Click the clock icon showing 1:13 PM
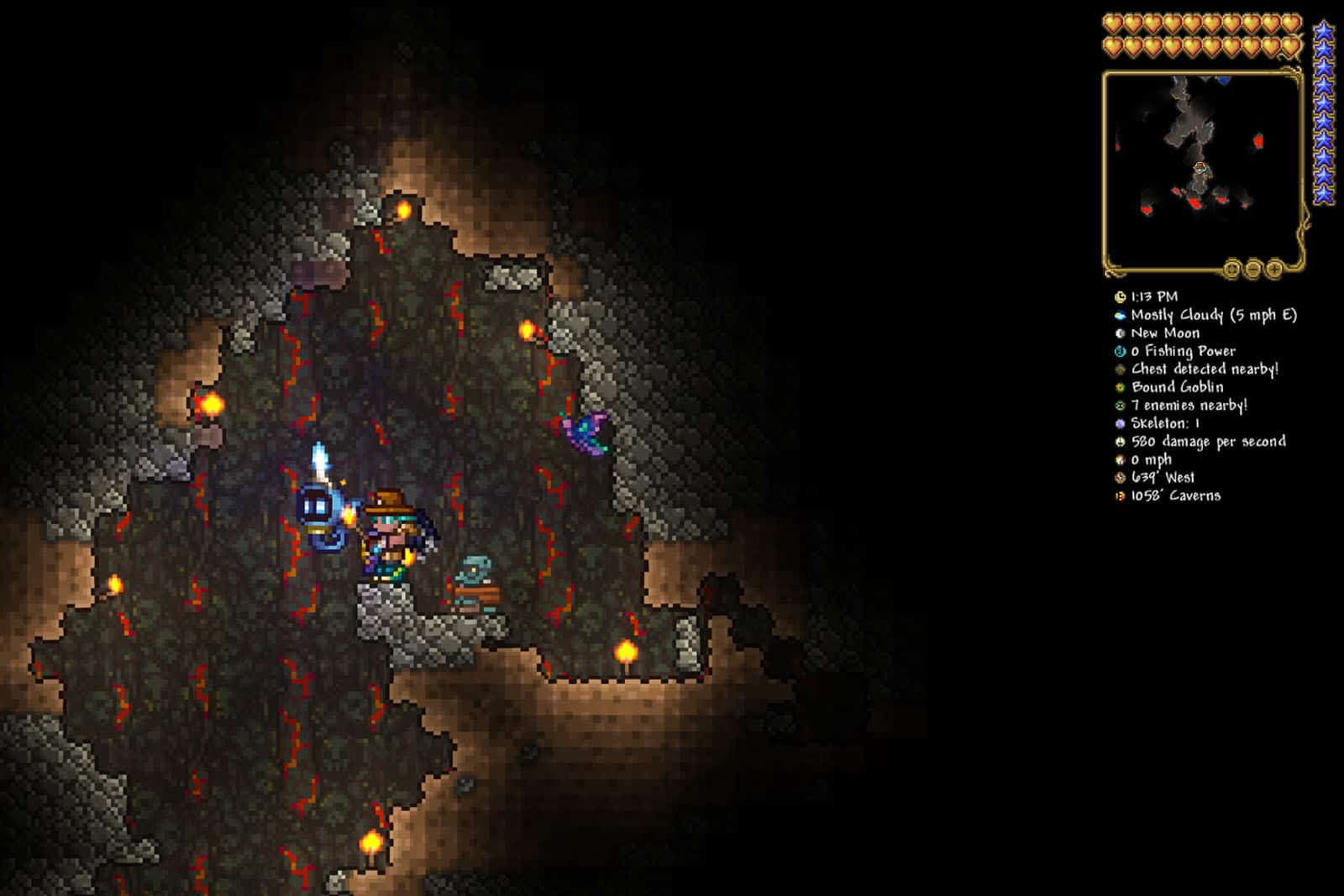This screenshot has width=1344, height=896. point(1120,296)
